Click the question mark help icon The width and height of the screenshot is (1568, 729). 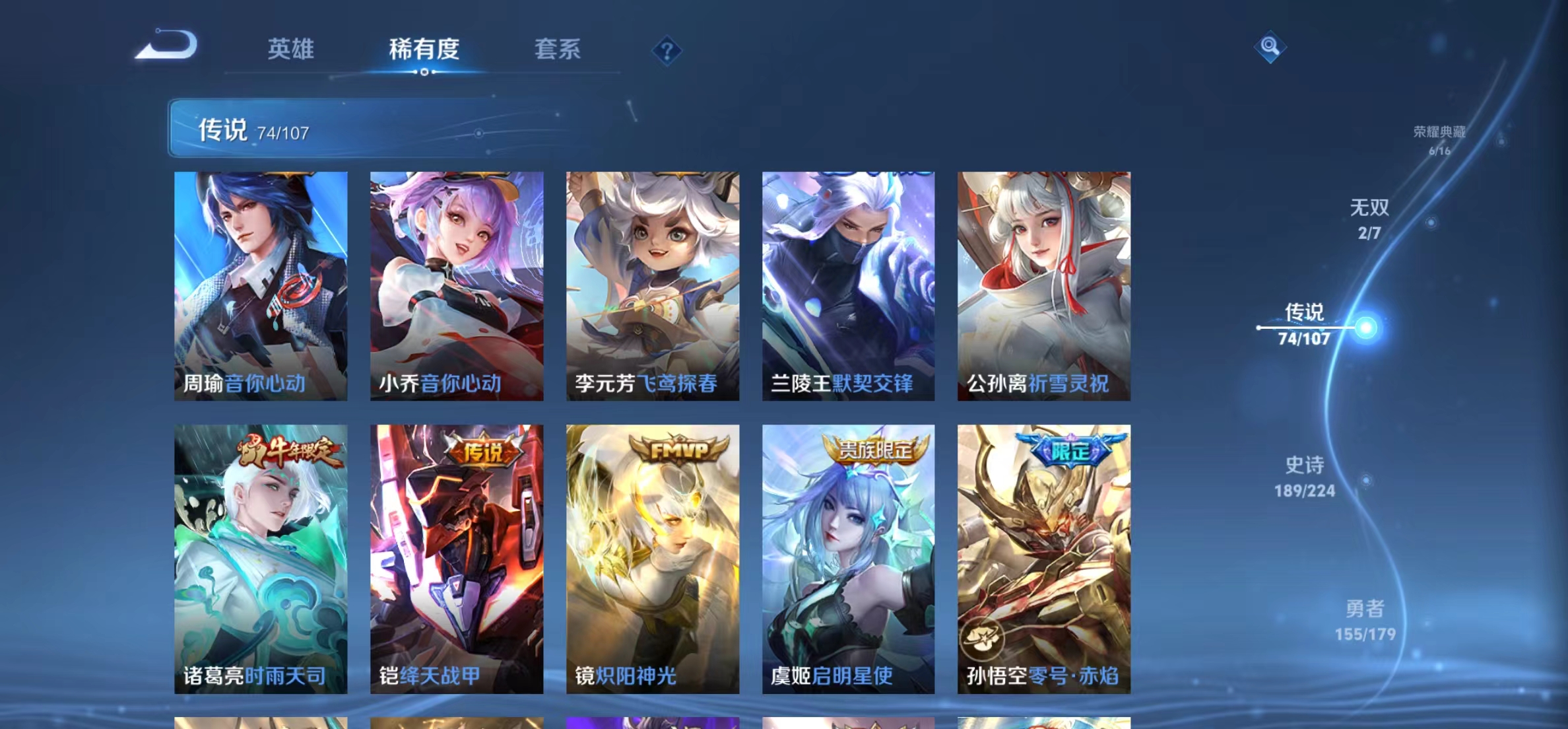pos(669,52)
